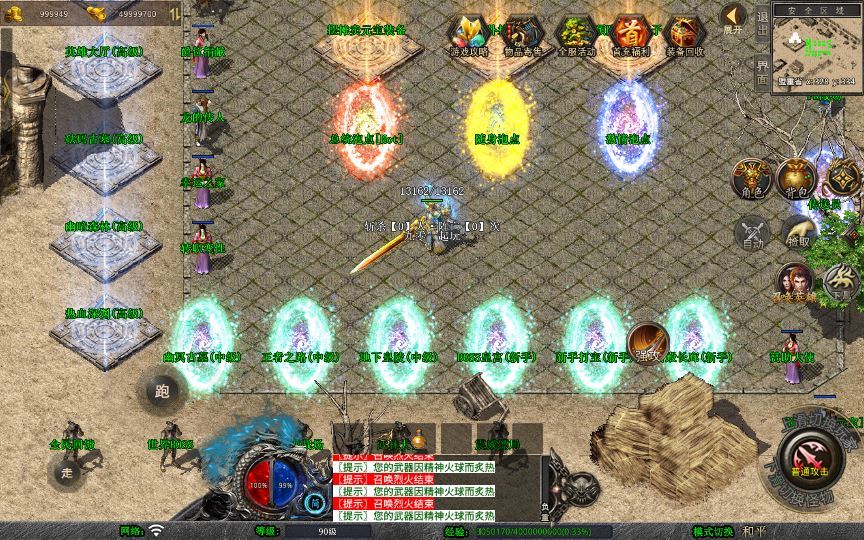864x540 pixels.
Task: Activate the 强攻 forced attack button
Action: (x=647, y=342)
